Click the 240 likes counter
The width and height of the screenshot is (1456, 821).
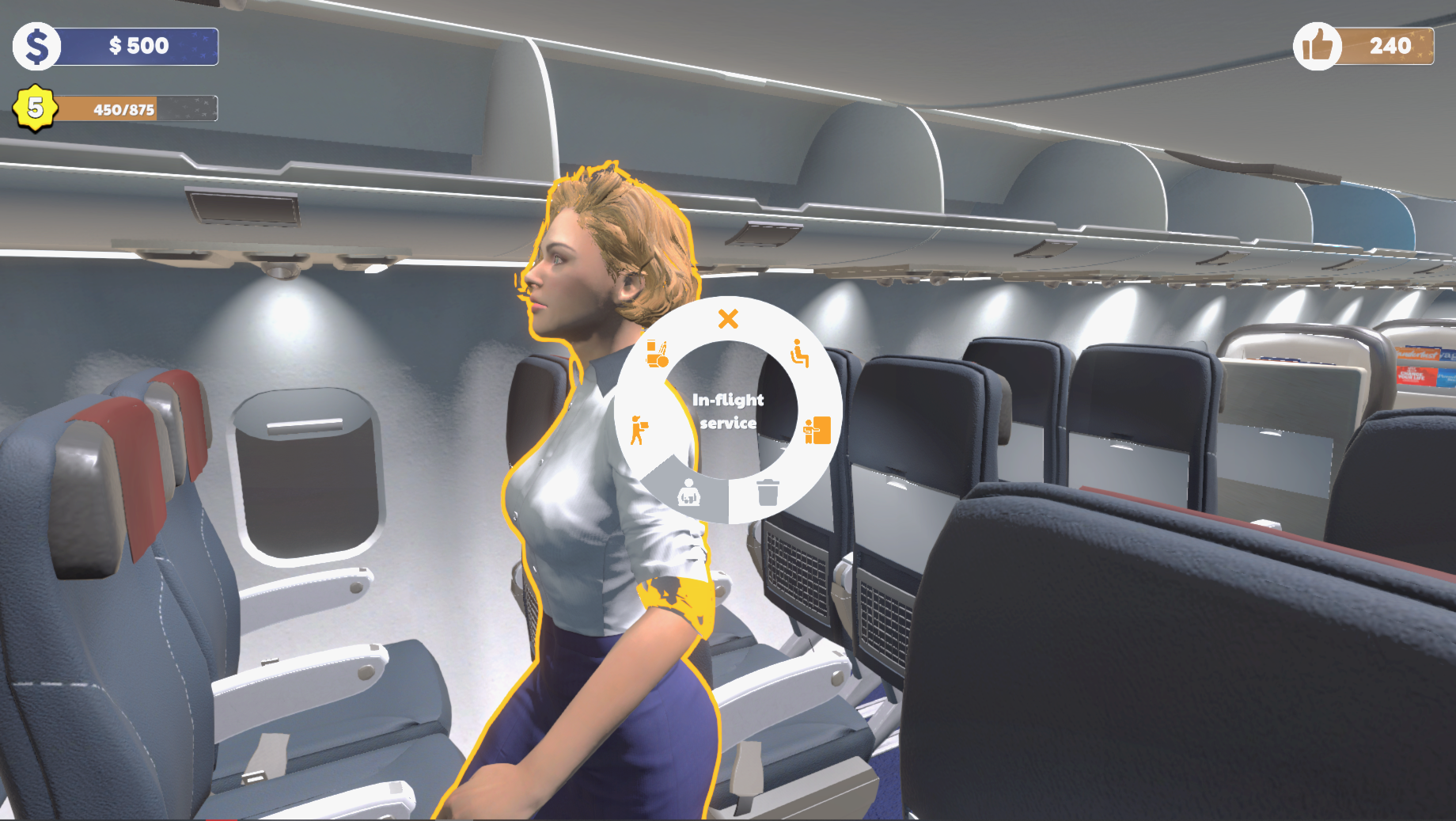click(x=1389, y=45)
